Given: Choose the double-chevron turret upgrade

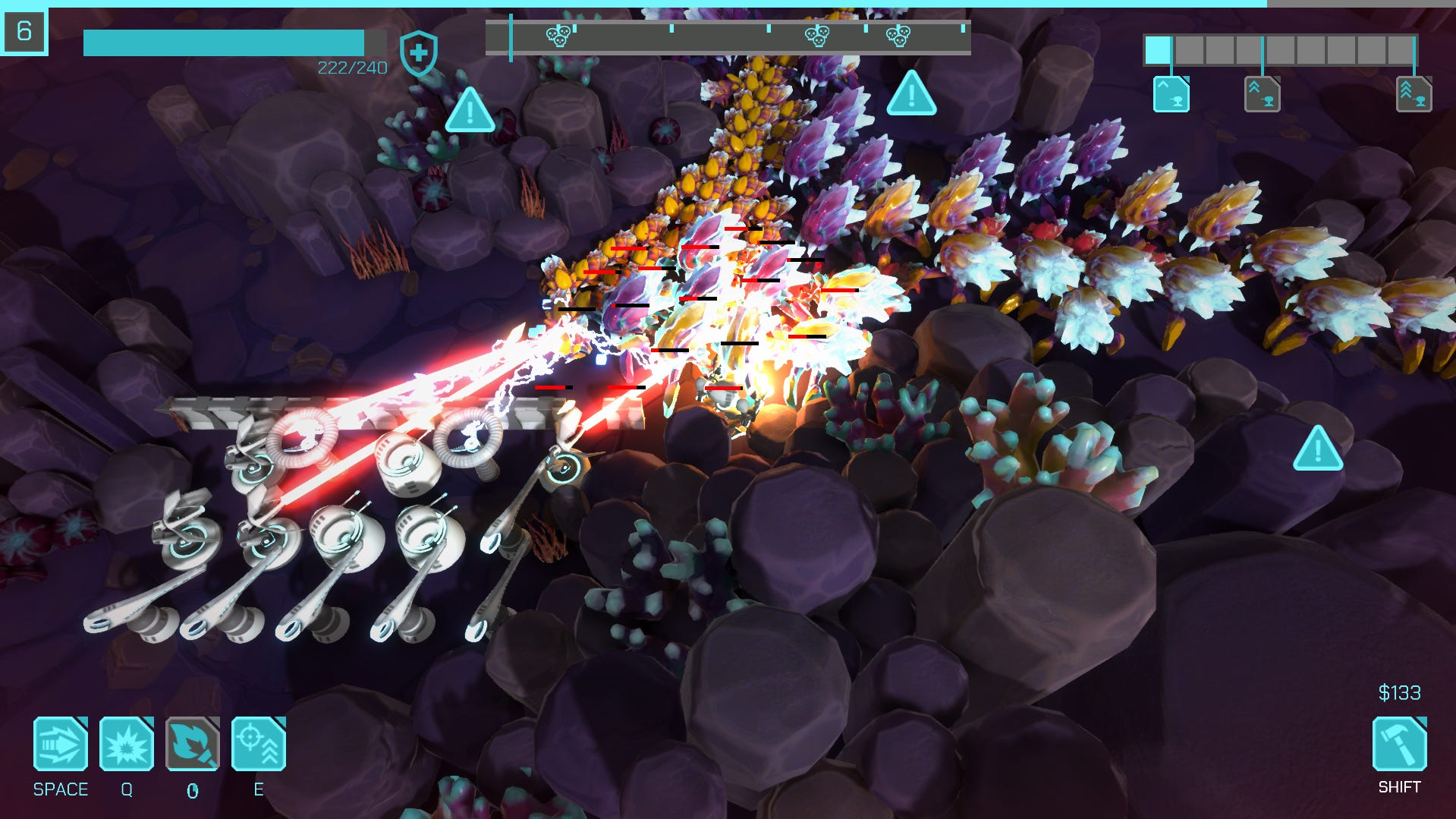Looking at the screenshot, I should click(x=1262, y=94).
